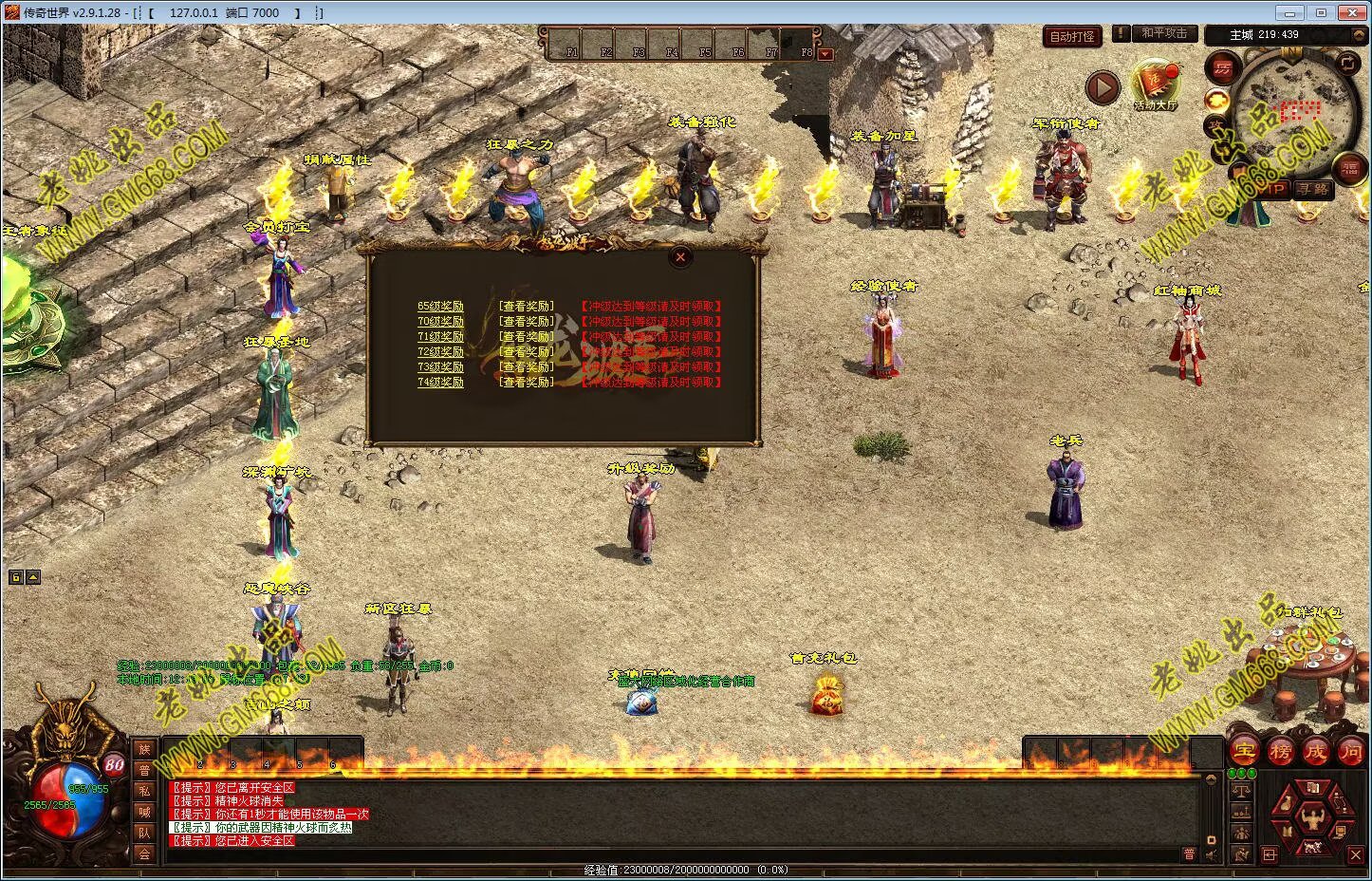
Task: Minimize the game window
Action: 1288,12
